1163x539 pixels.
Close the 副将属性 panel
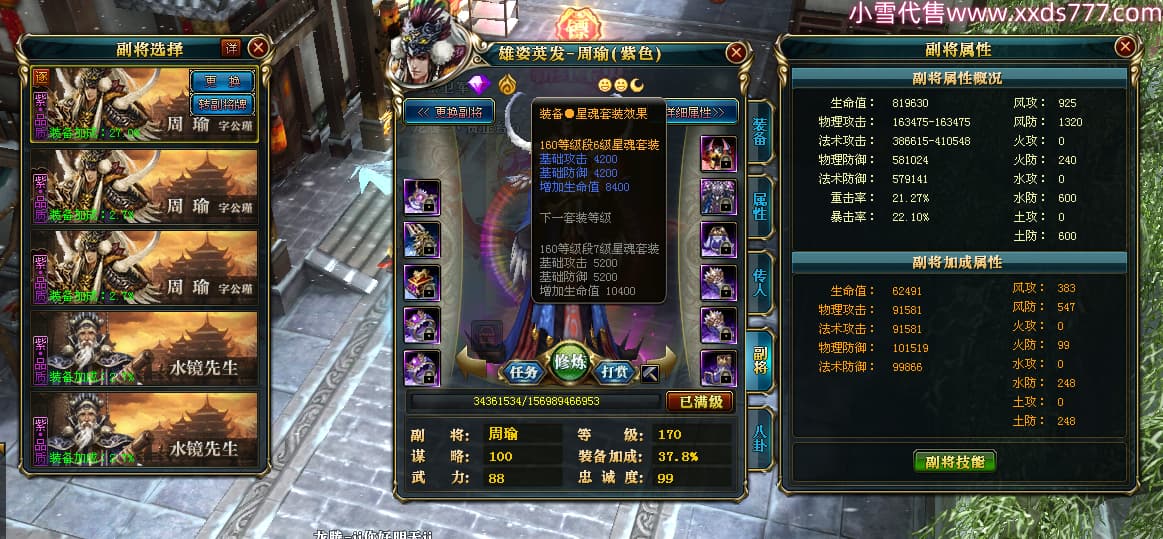[1126, 47]
